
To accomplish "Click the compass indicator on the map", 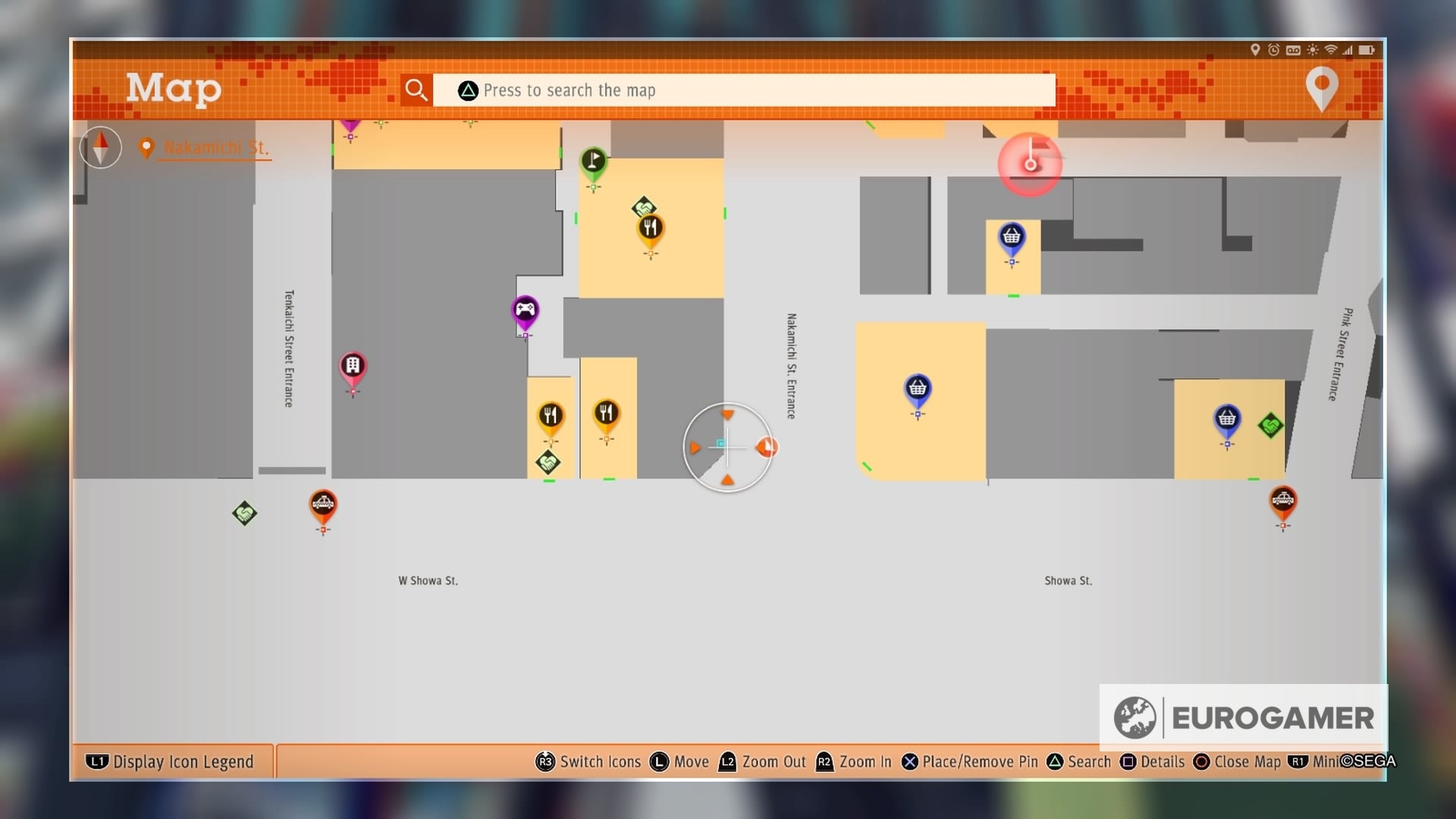I will coord(100,147).
